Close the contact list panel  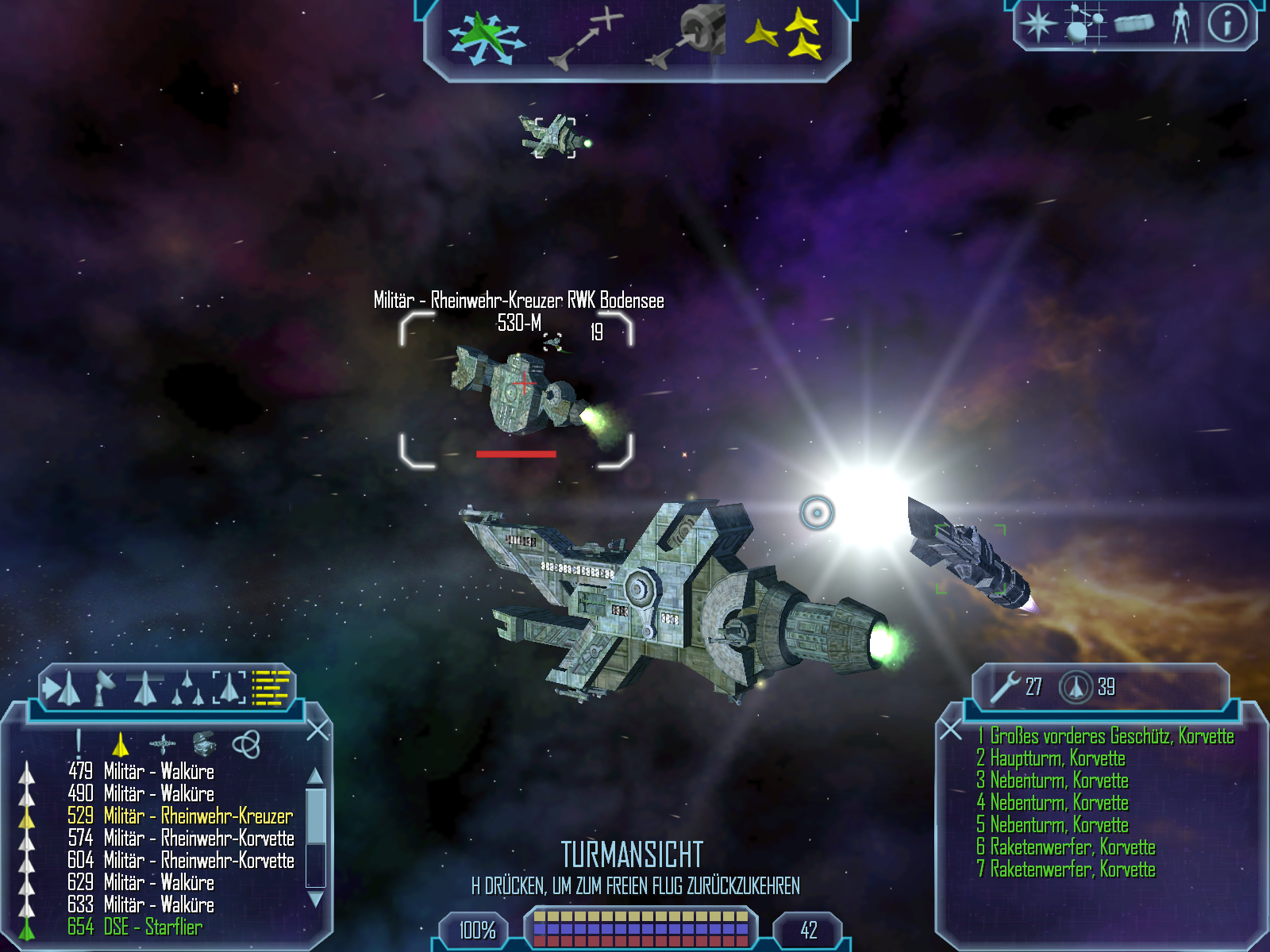tap(317, 730)
